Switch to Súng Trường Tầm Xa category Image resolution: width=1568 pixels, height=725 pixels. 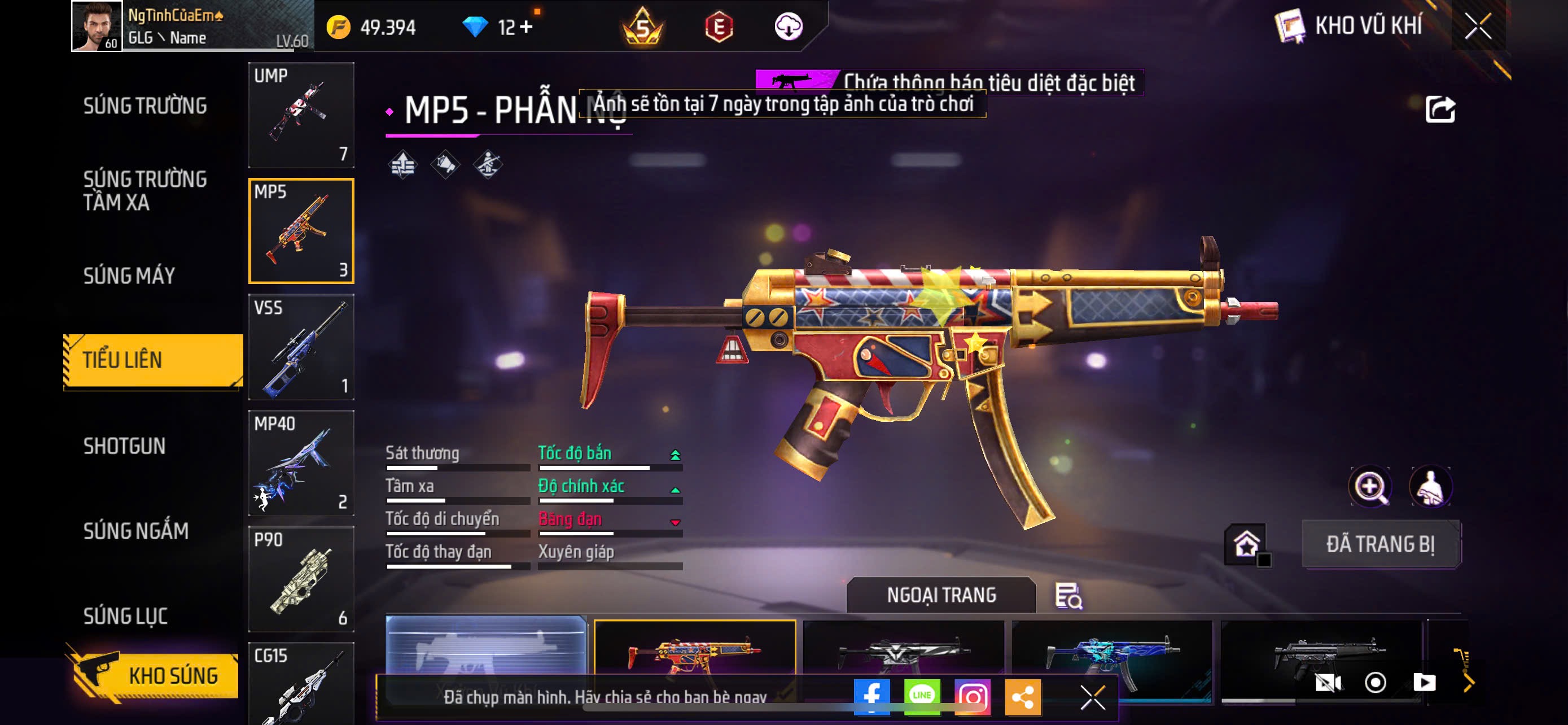pyautogui.click(x=145, y=190)
